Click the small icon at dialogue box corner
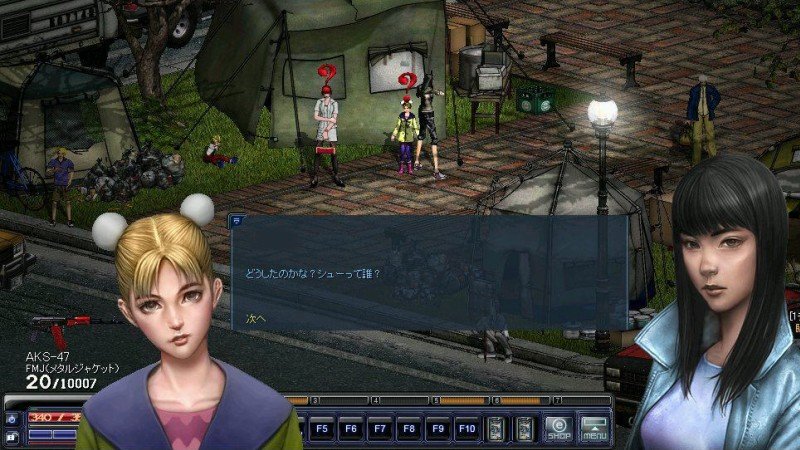The image size is (800, 450). tap(237, 218)
